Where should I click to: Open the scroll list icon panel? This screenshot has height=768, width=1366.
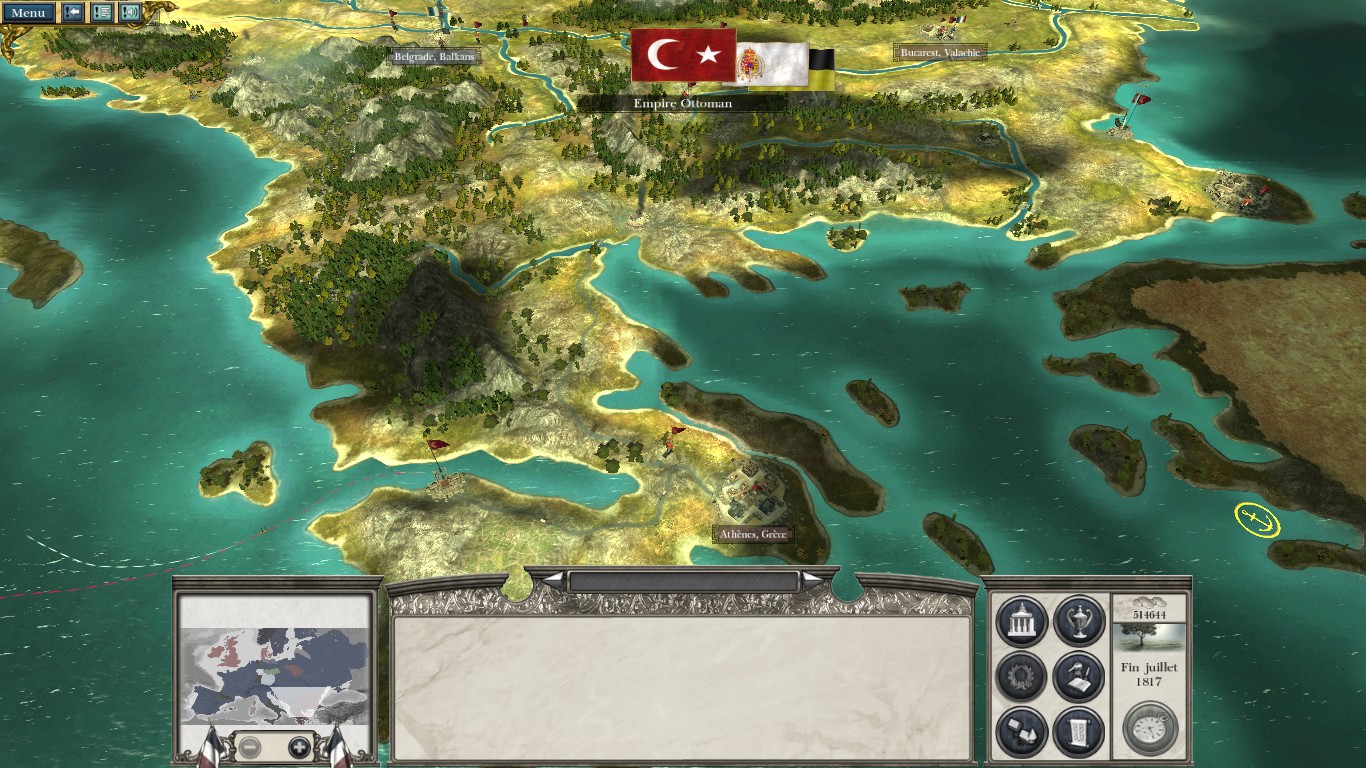(1078, 732)
